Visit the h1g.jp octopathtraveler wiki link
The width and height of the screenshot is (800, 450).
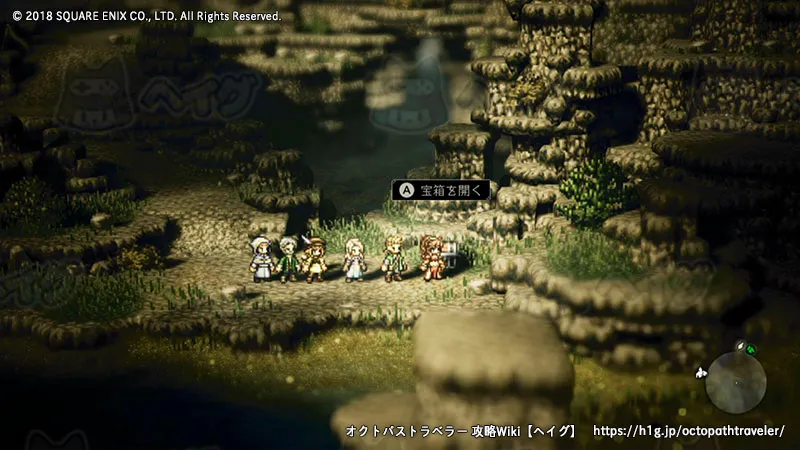pyautogui.click(x=689, y=431)
